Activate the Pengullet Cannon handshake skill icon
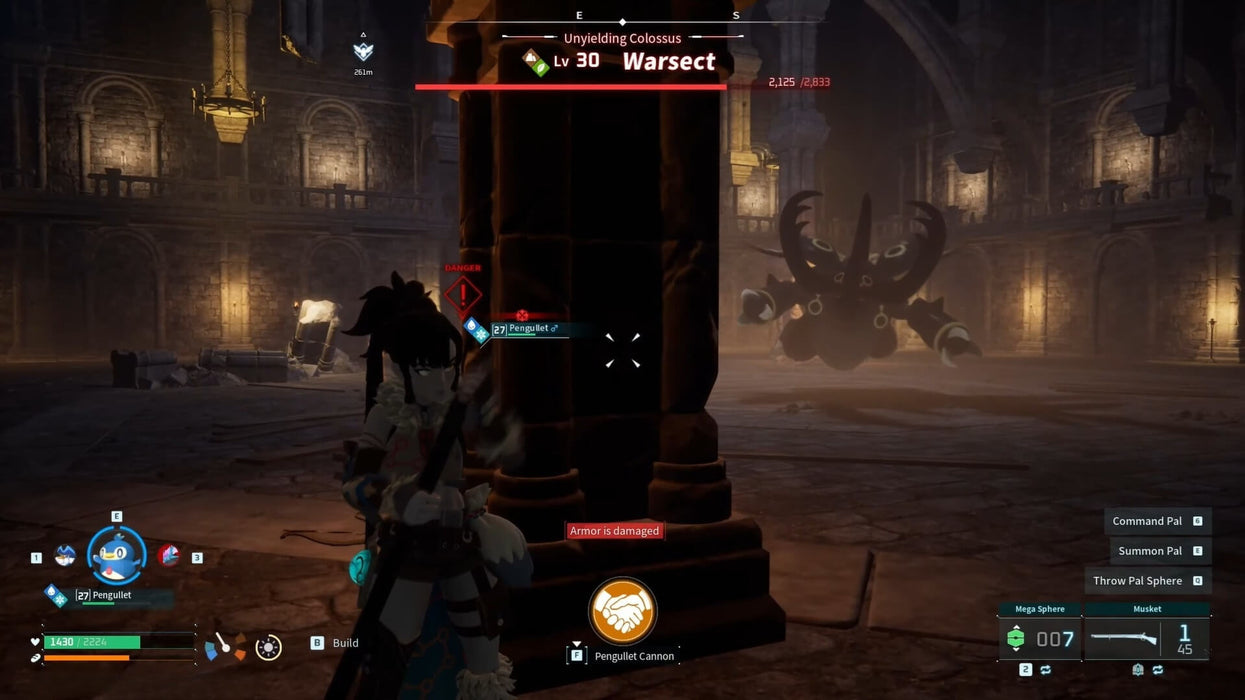 622,611
